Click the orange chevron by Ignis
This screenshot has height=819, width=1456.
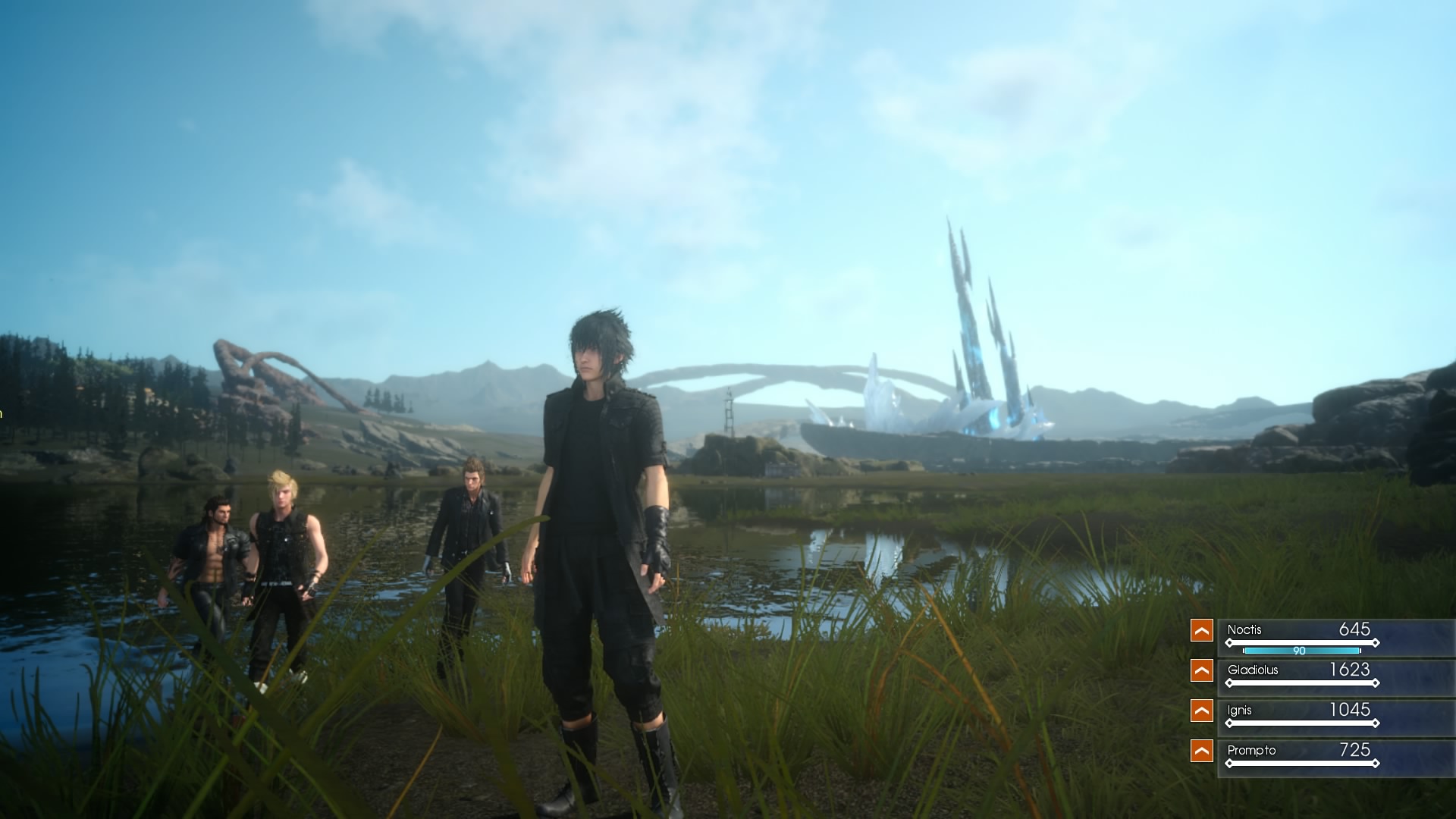point(1201,711)
